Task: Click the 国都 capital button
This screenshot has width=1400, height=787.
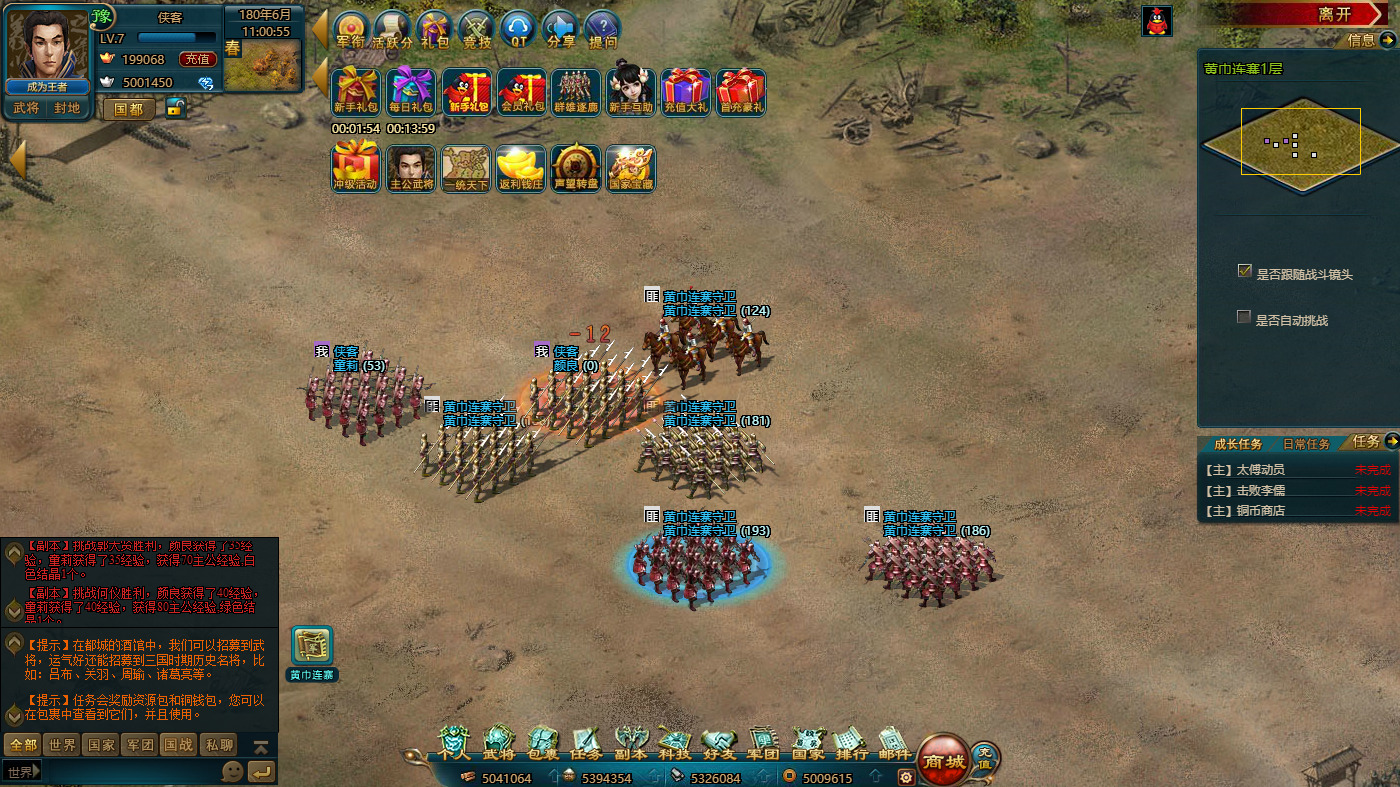Action: point(129,109)
